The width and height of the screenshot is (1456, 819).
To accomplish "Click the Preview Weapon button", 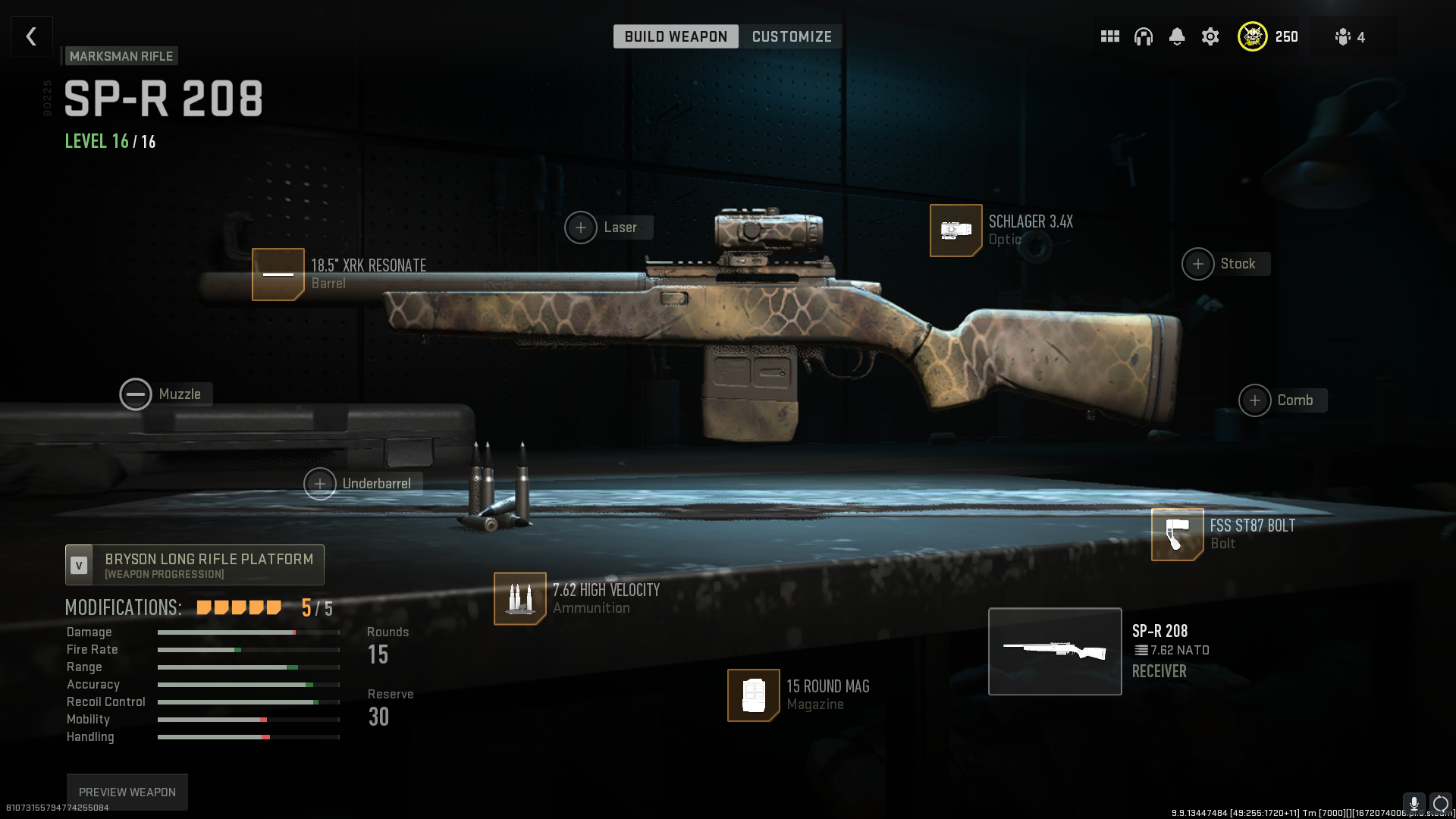I will pyautogui.click(x=127, y=792).
